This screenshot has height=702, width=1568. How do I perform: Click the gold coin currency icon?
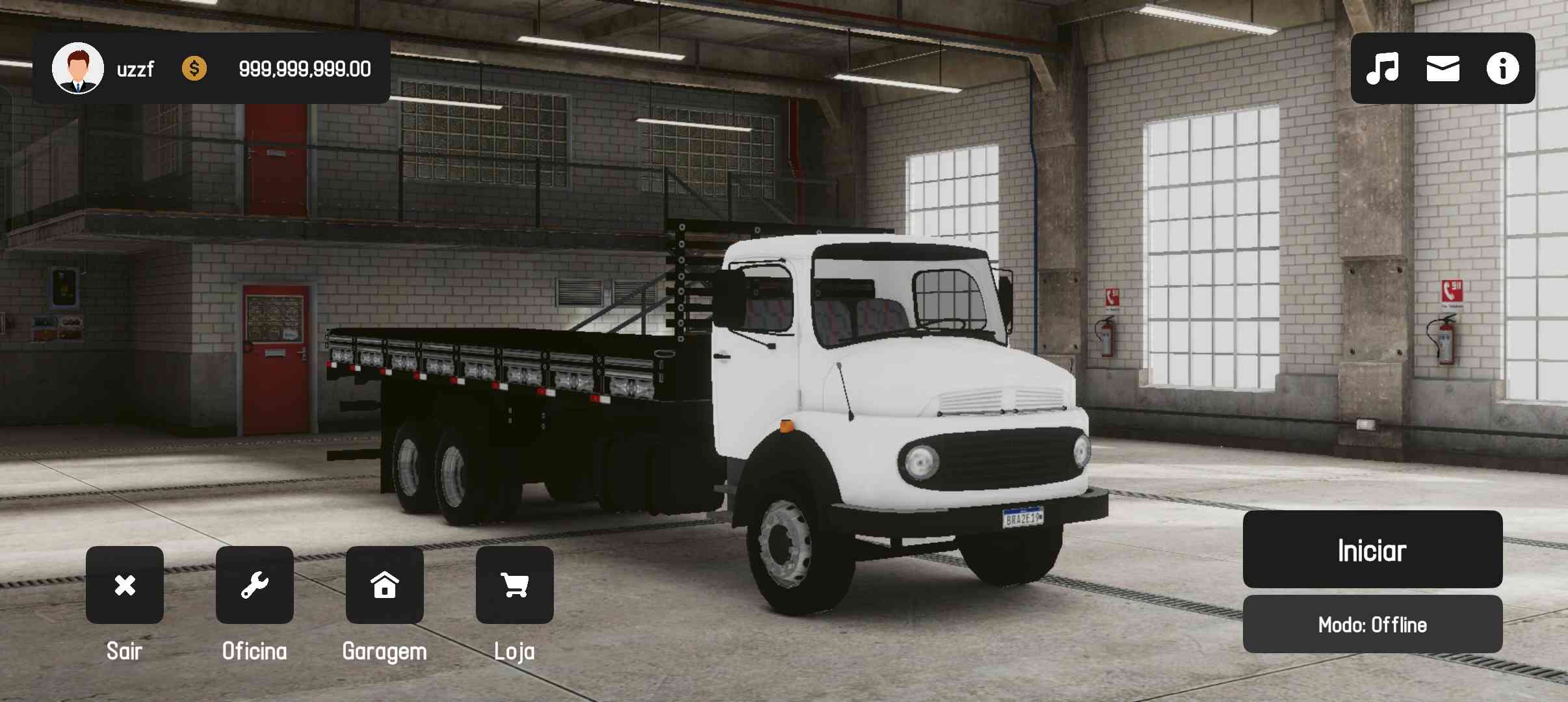click(x=194, y=68)
